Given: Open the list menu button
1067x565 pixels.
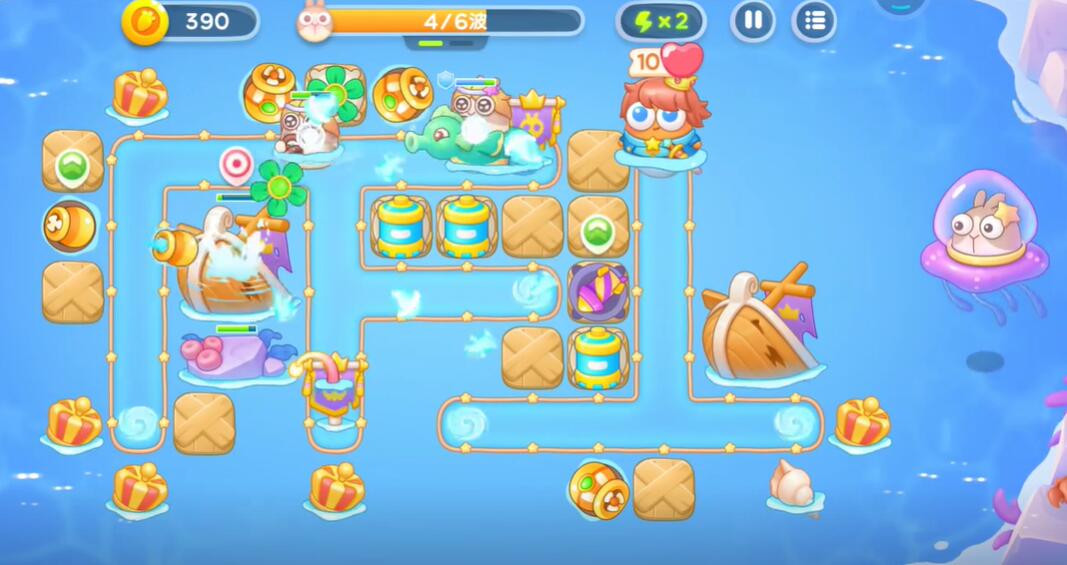Looking at the screenshot, I should pos(814,21).
